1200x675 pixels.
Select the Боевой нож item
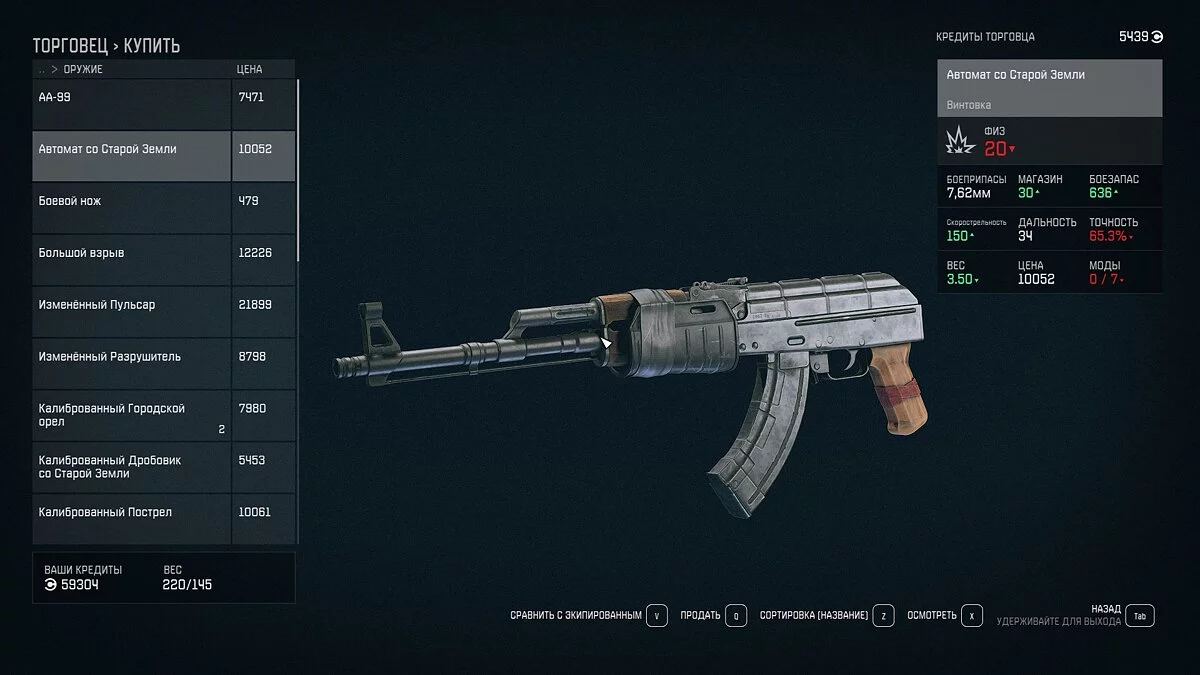pos(132,201)
